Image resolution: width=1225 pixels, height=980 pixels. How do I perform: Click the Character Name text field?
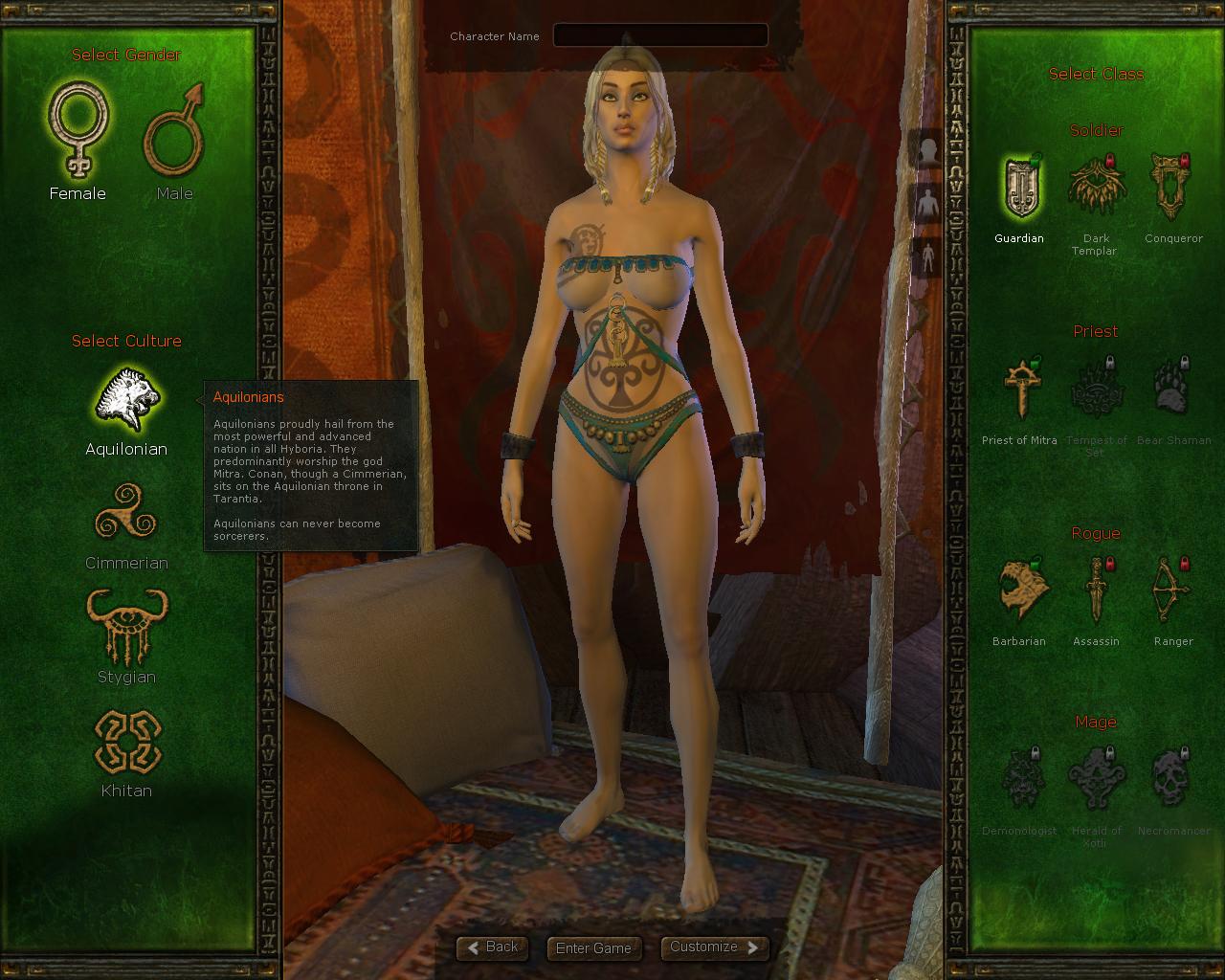click(660, 36)
